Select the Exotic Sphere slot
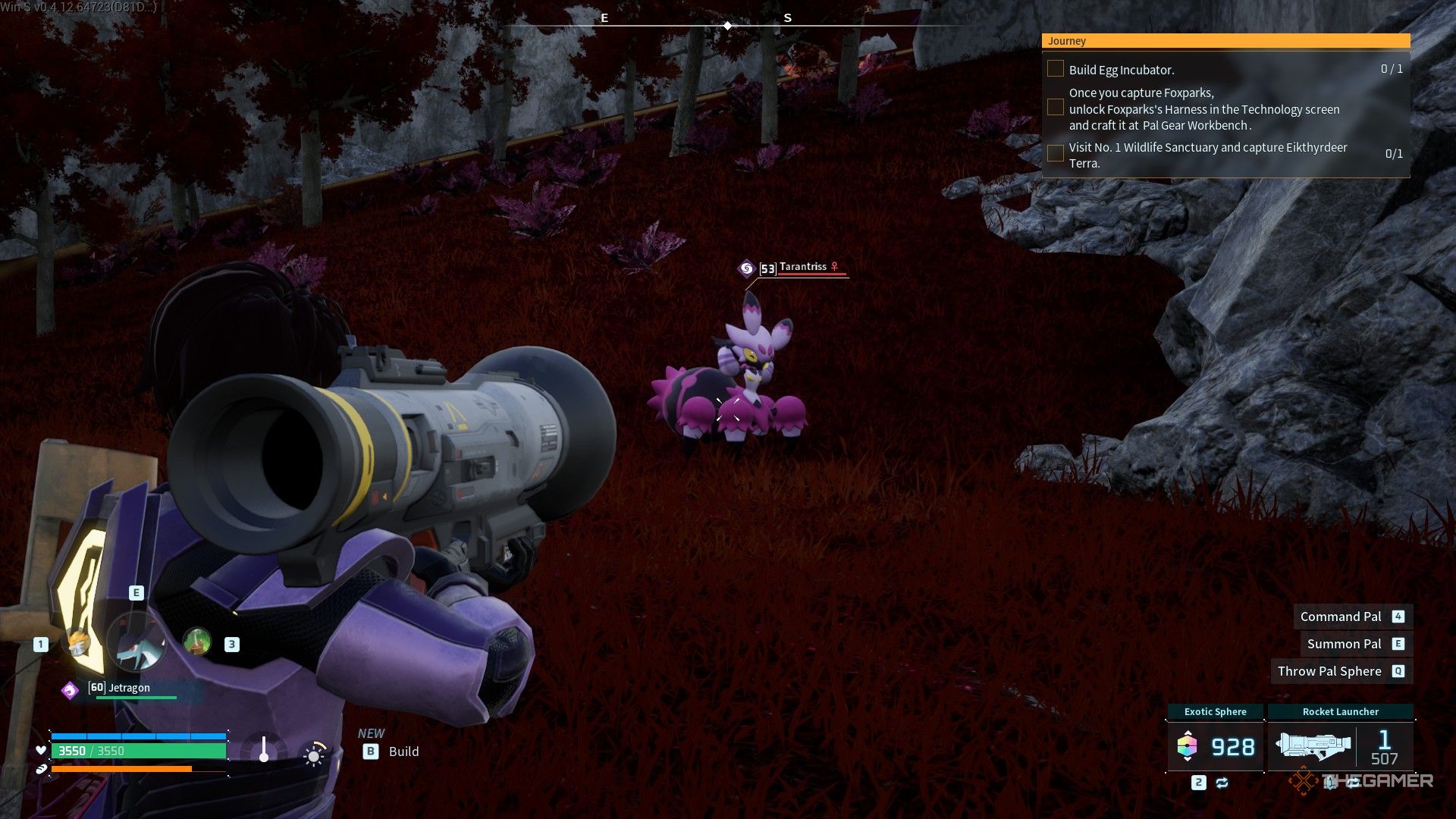This screenshot has height=819, width=1456. [x=1215, y=746]
